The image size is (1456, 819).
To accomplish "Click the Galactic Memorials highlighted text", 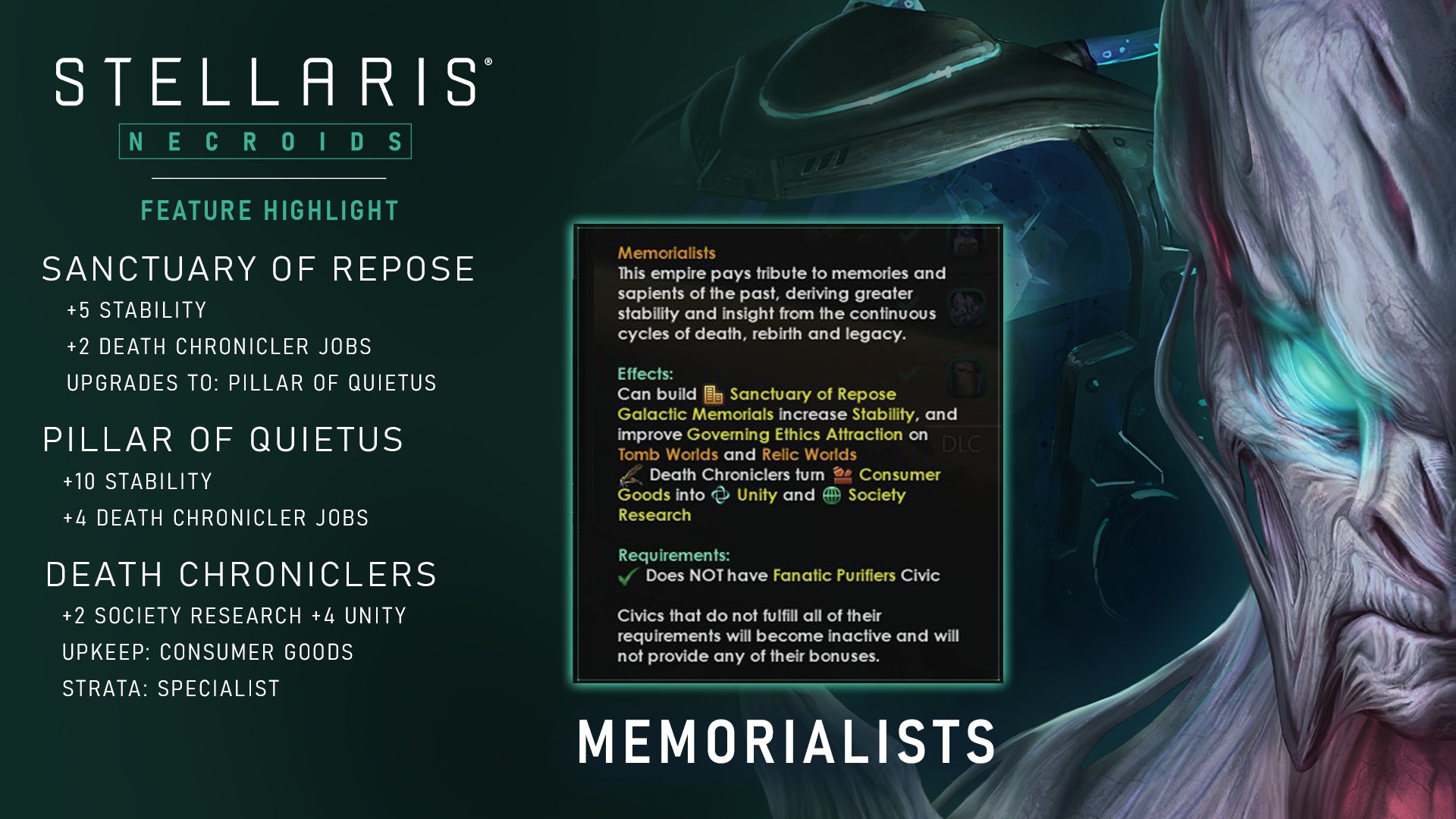I will [695, 414].
